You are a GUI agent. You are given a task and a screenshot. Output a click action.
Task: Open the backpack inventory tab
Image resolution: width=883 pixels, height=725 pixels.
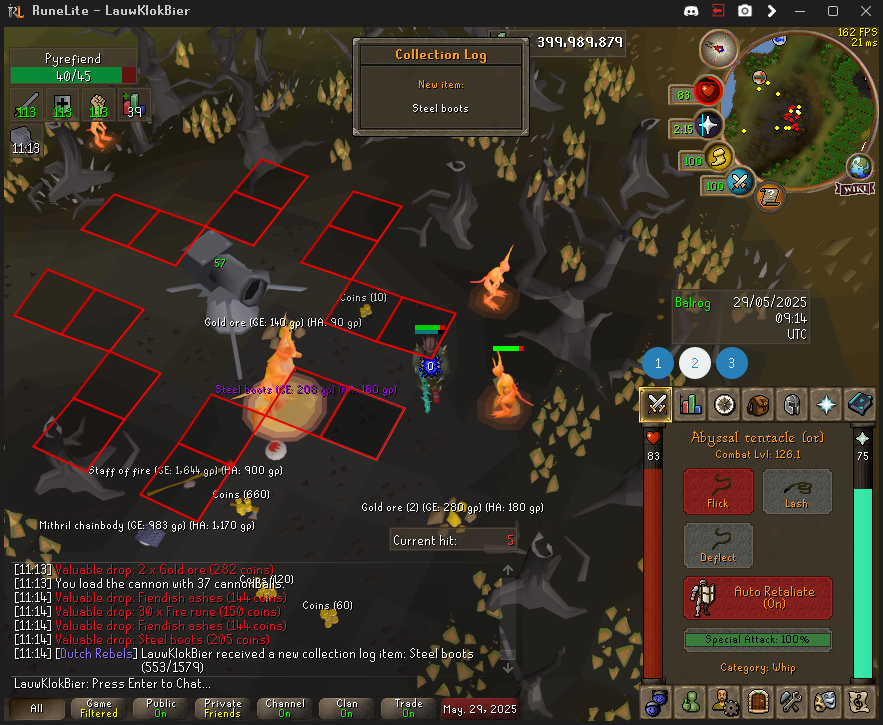coord(757,404)
